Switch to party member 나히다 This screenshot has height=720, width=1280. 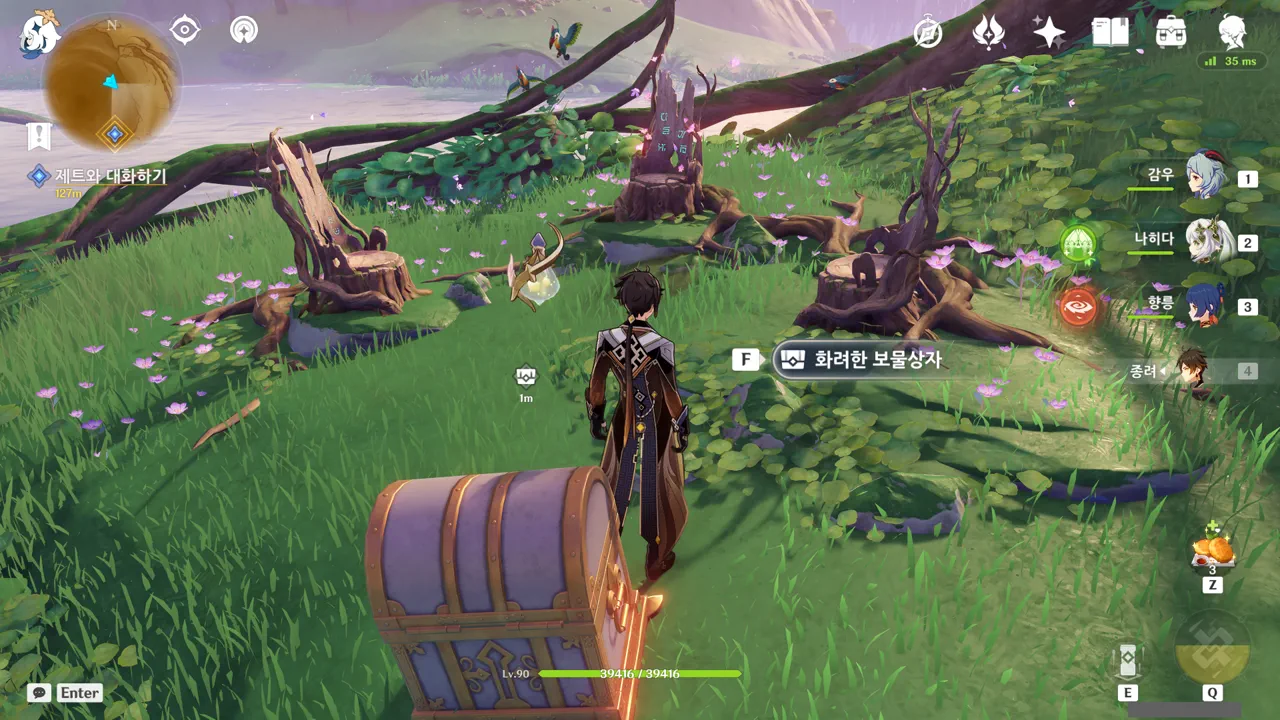pos(1208,241)
